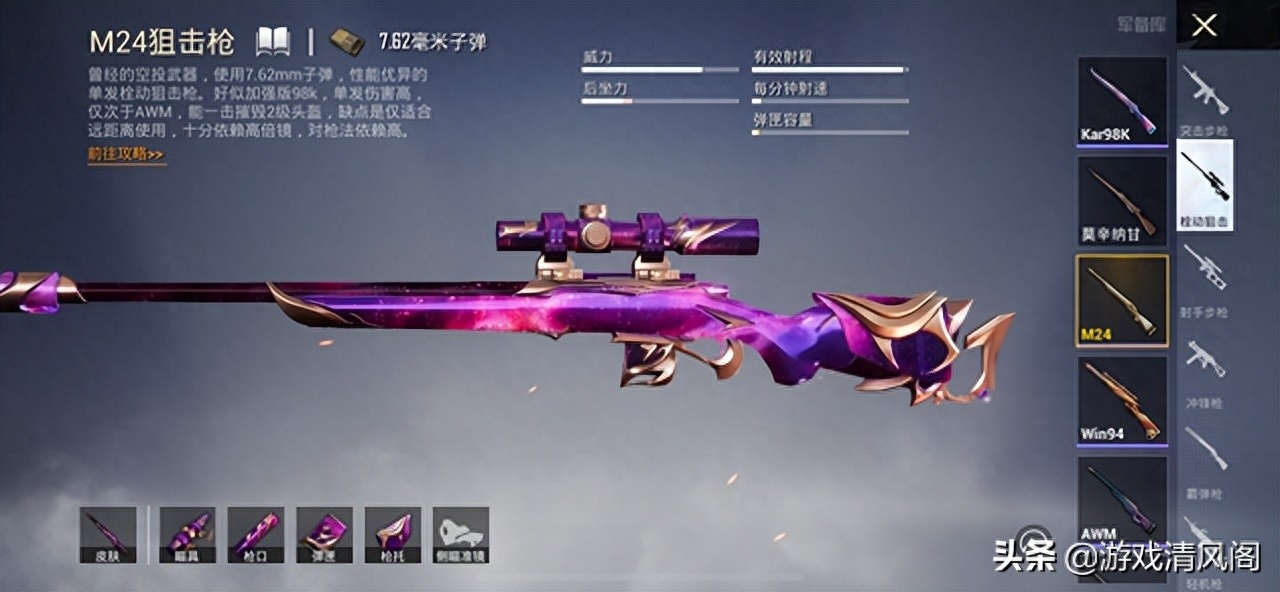Choose the Mosin-Nagant (莫辛纳甘) rifle
1280x592 pixels.
(1122, 201)
